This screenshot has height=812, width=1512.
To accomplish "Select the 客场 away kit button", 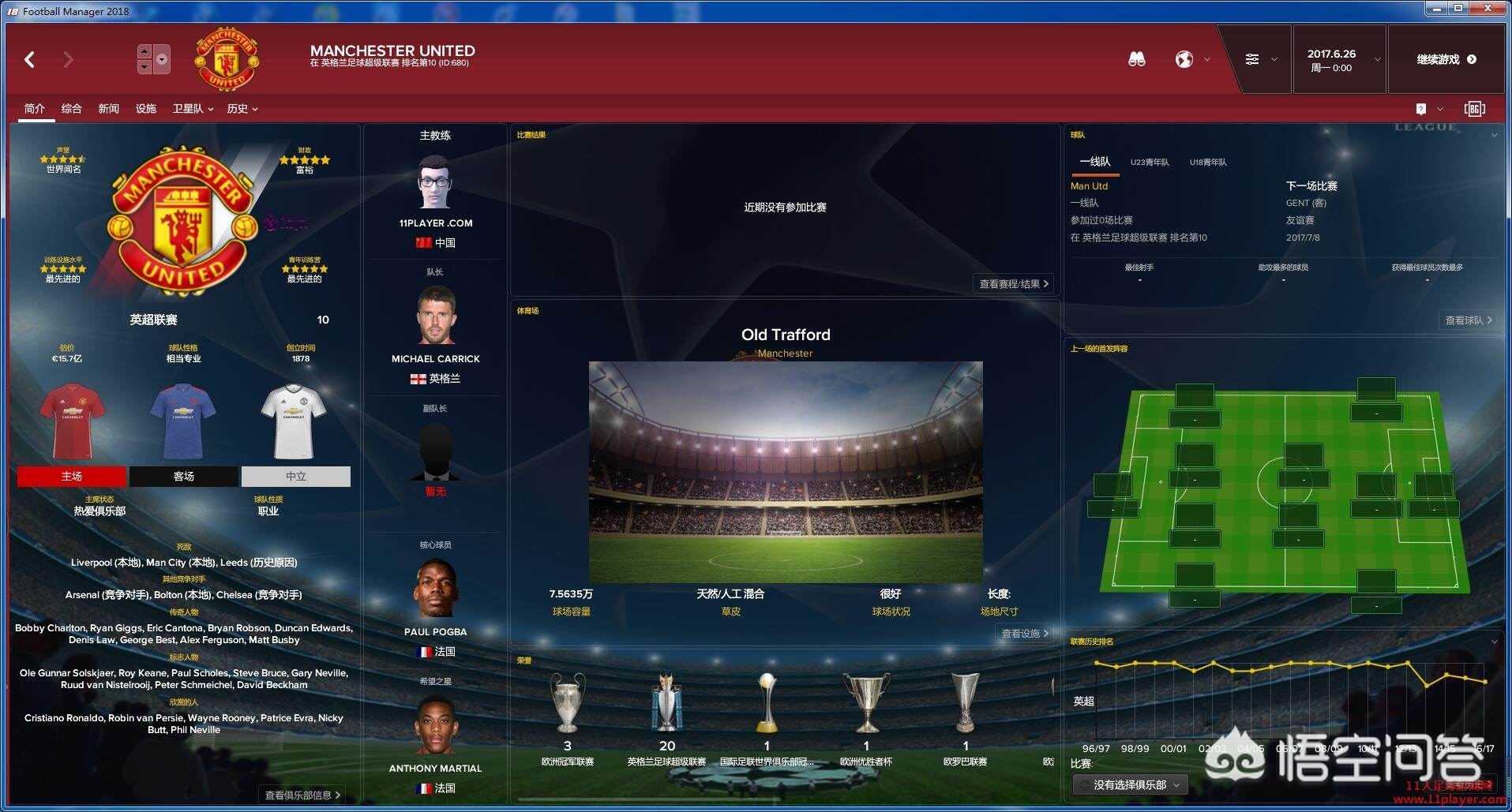I will pyautogui.click(x=183, y=477).
